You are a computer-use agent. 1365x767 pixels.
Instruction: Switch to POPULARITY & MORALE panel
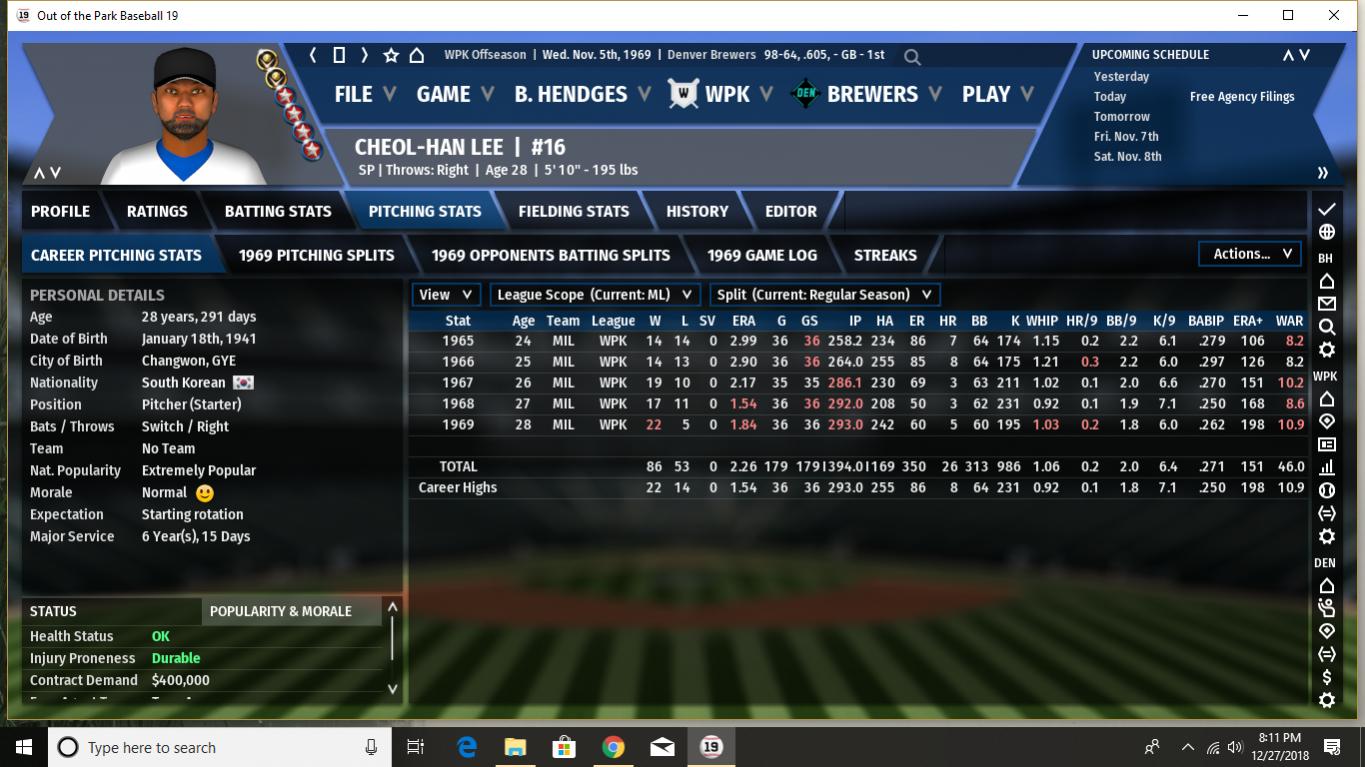281,611
